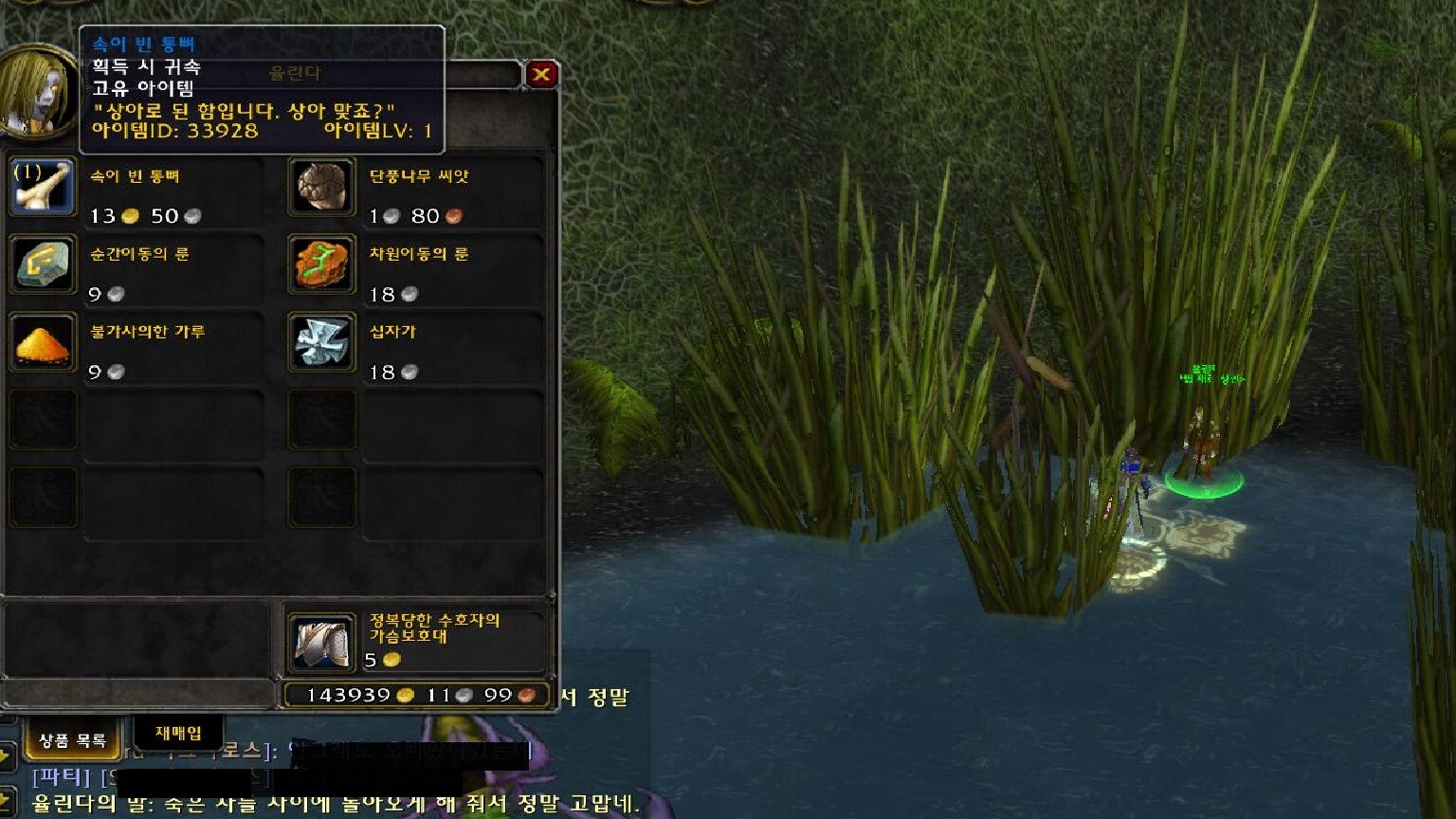1456x819 pixels.
Task: Click the merchant portrait
Action: click(x=38, y=93)
